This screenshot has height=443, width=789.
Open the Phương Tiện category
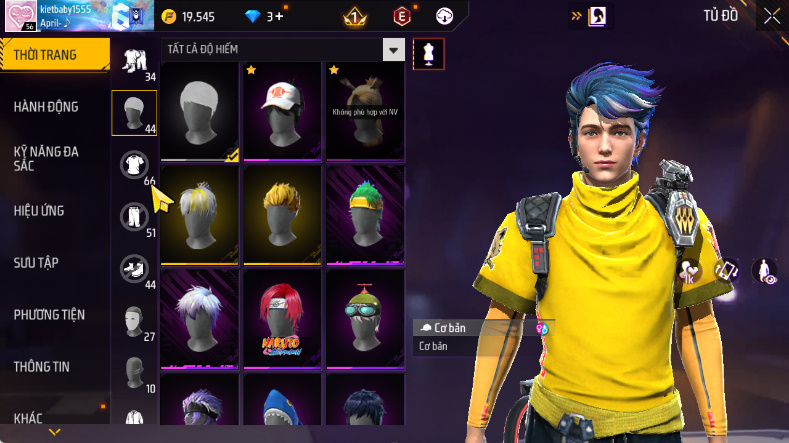(x=49, y=315)
